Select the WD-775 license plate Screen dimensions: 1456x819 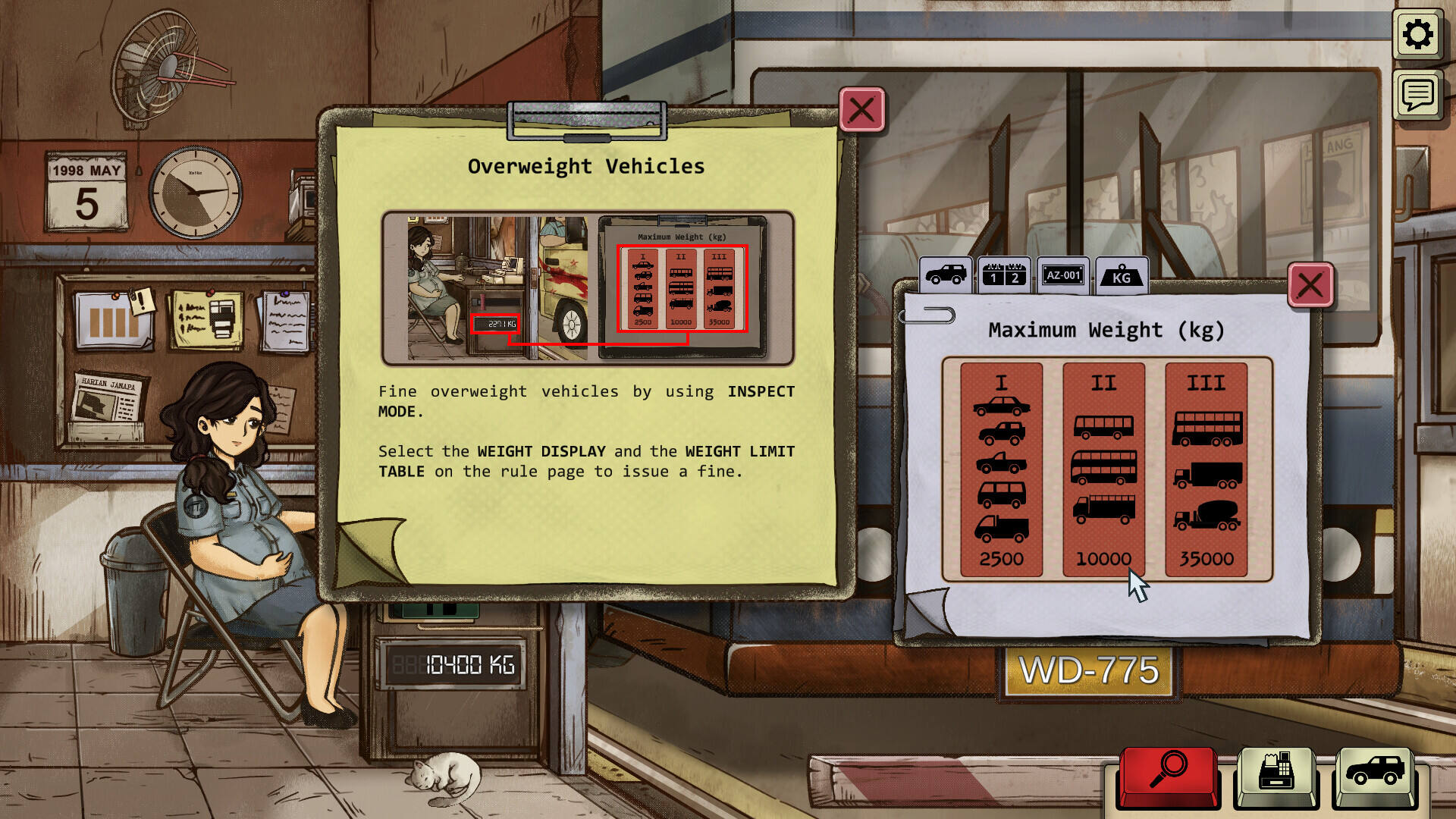pyautogui.click(x=1089, y=671)
